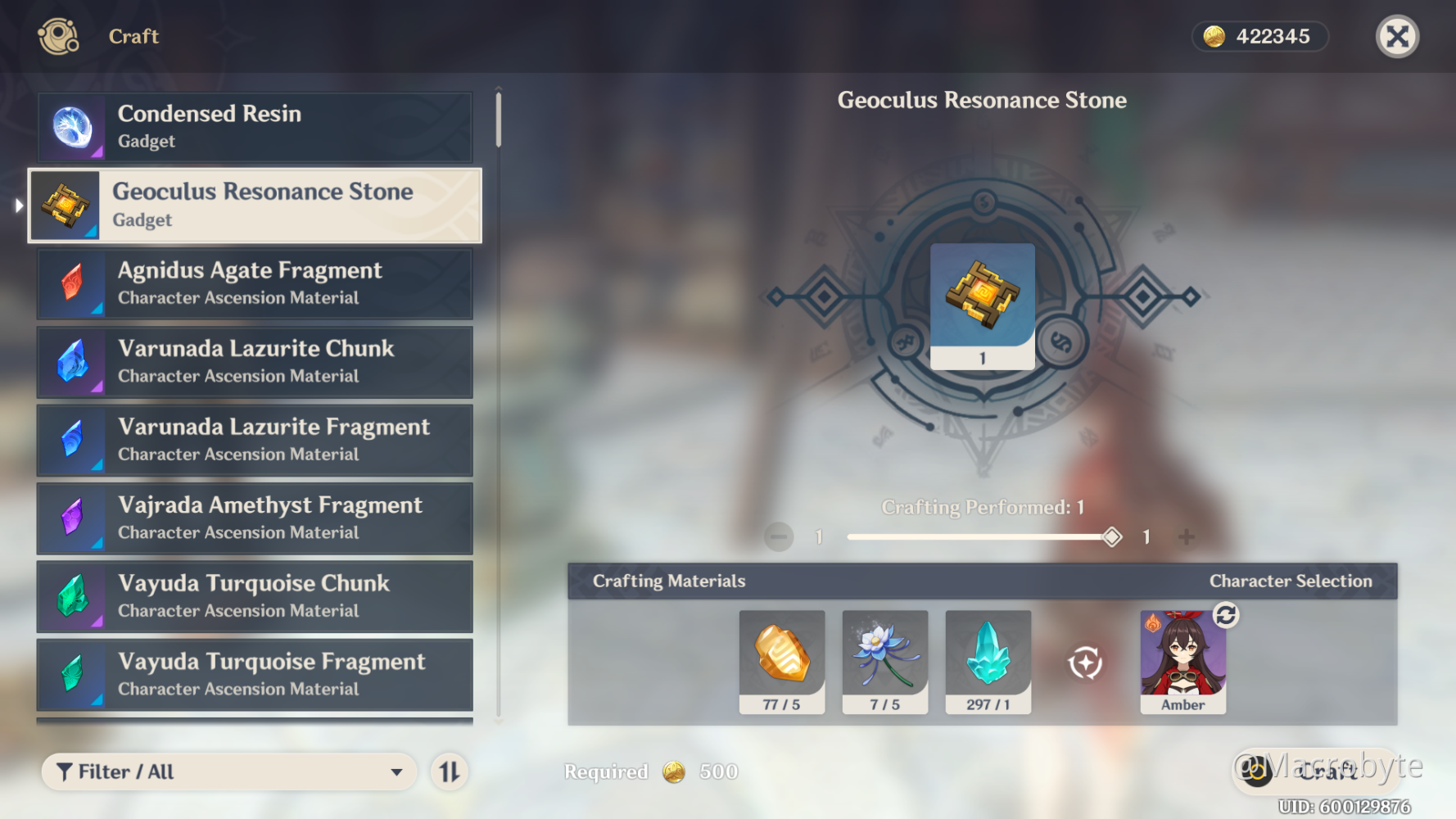1456x819 pixels.
Task: Inspect the Cor Lapis crafting material
Action: click(x=781, y=661)
